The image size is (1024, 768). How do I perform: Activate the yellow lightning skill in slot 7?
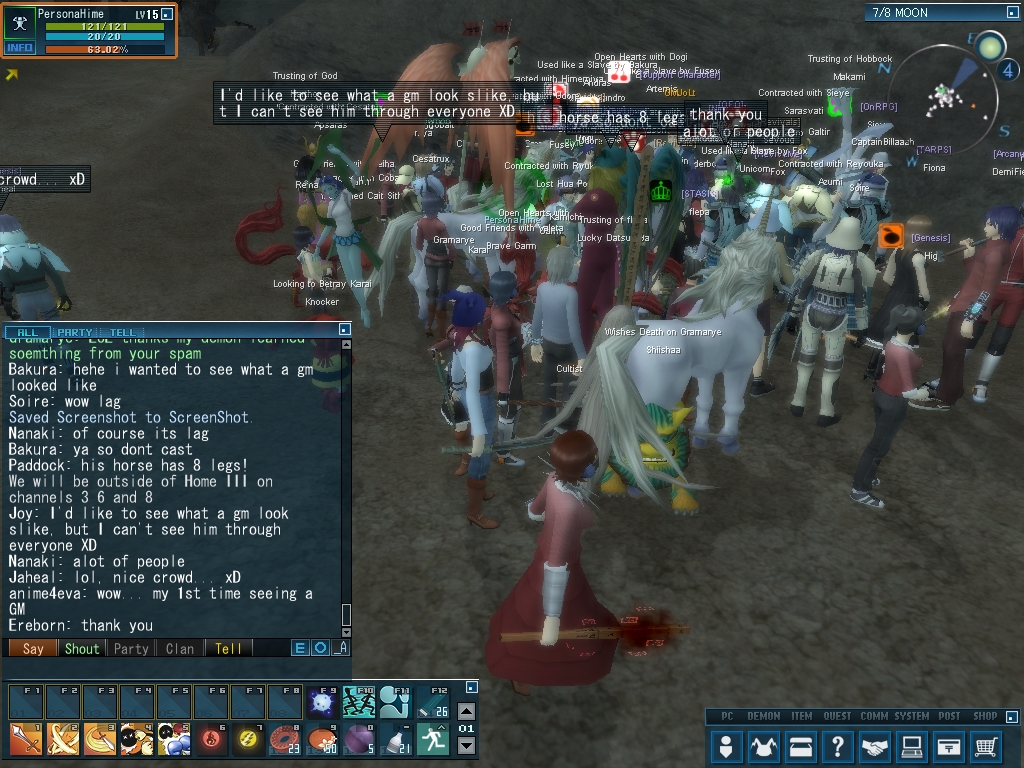pos(248,739)
